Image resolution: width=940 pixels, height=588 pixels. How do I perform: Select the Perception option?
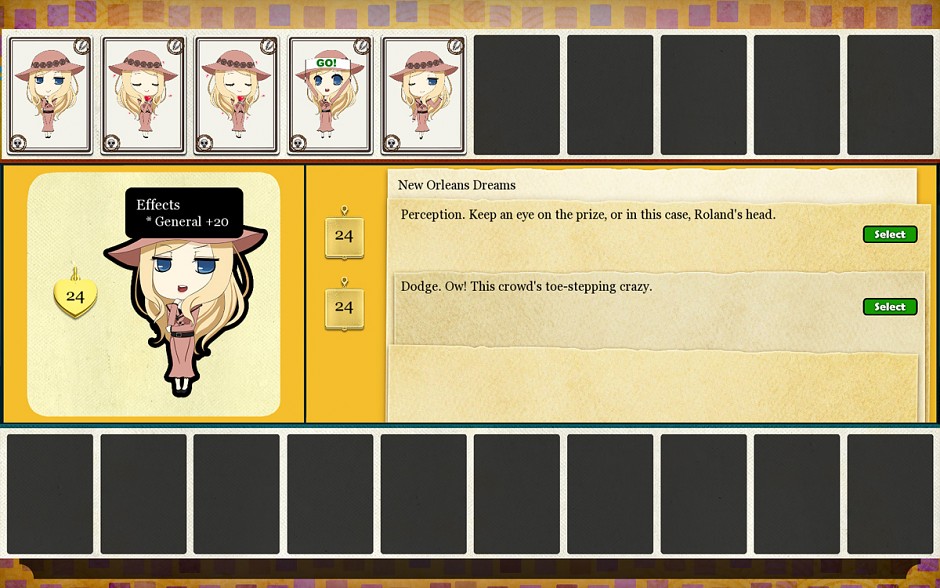tap(889, 234)
